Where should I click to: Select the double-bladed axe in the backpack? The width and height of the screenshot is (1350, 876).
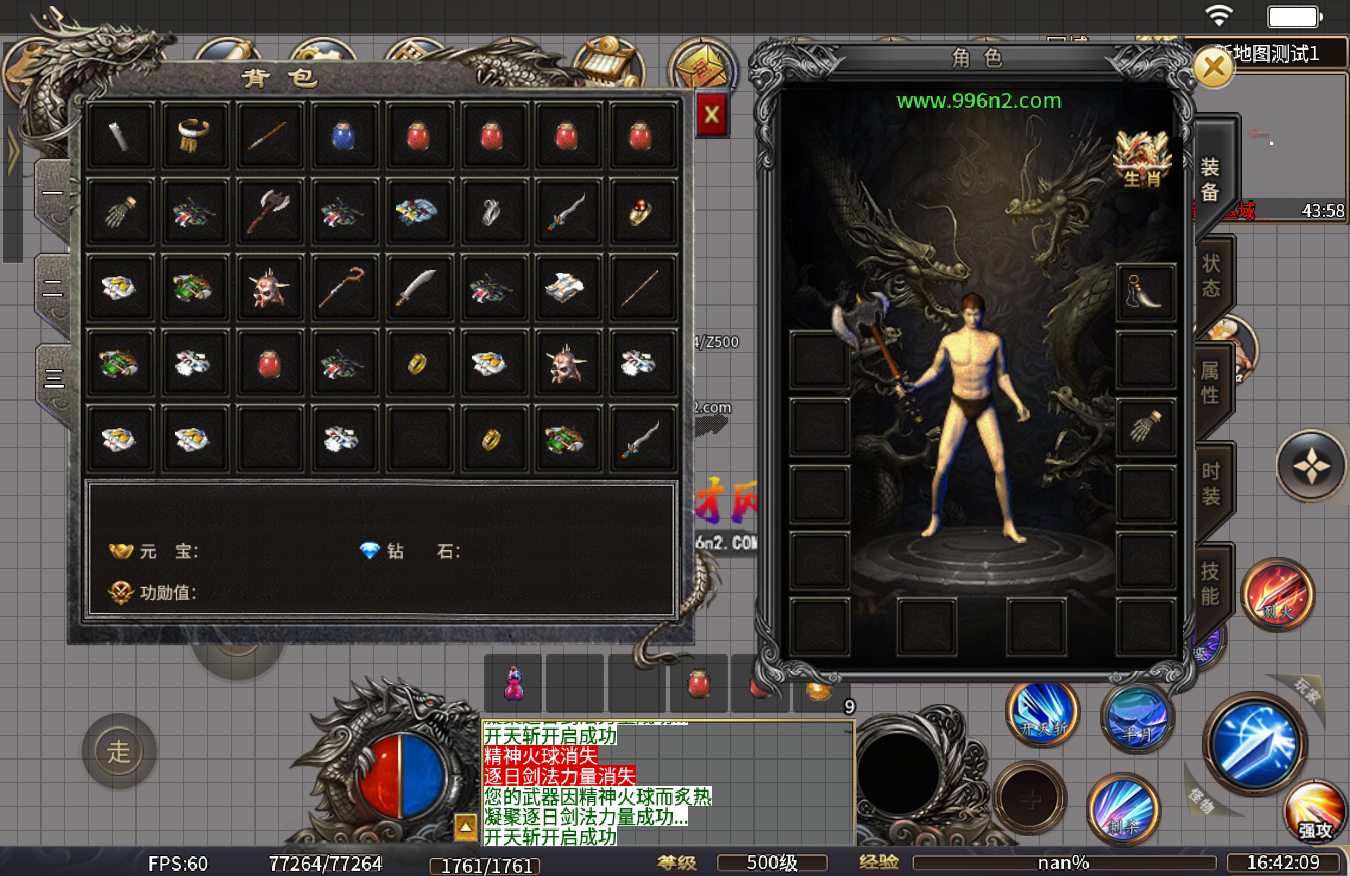tap(270, 211)
